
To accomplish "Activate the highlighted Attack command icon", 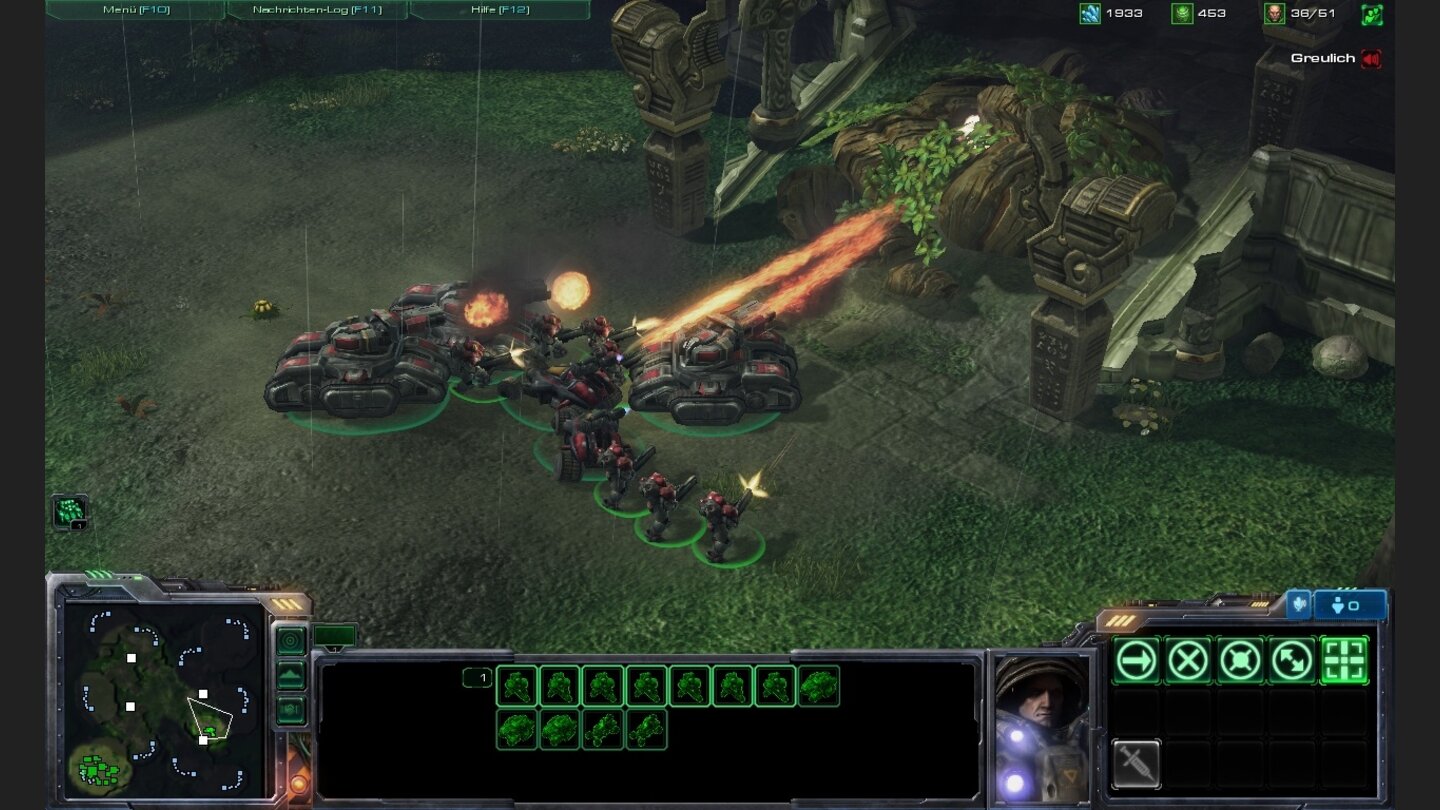I will 1344,659.
